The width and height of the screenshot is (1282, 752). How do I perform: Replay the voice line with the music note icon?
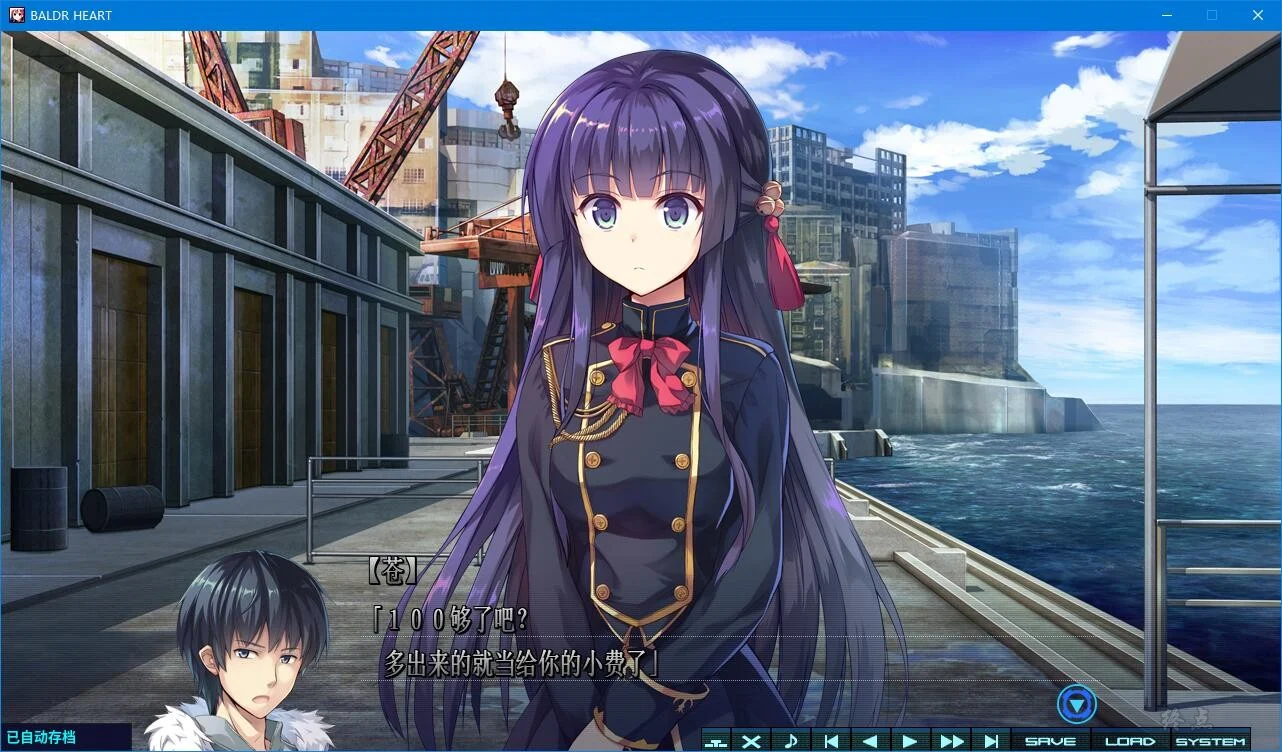tap(791, 741)
